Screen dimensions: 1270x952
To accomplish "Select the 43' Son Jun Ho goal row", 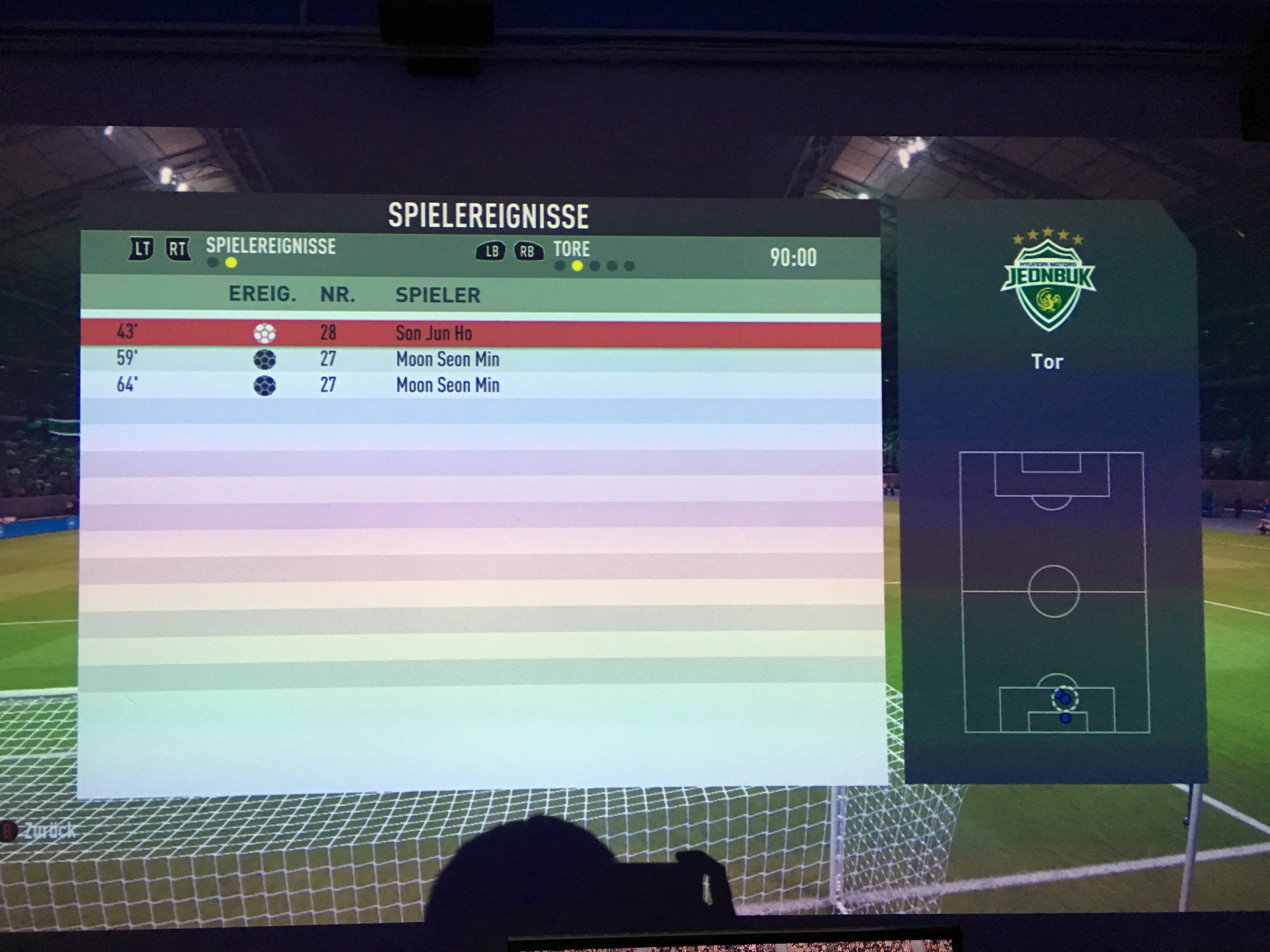I will coord(480,333).
